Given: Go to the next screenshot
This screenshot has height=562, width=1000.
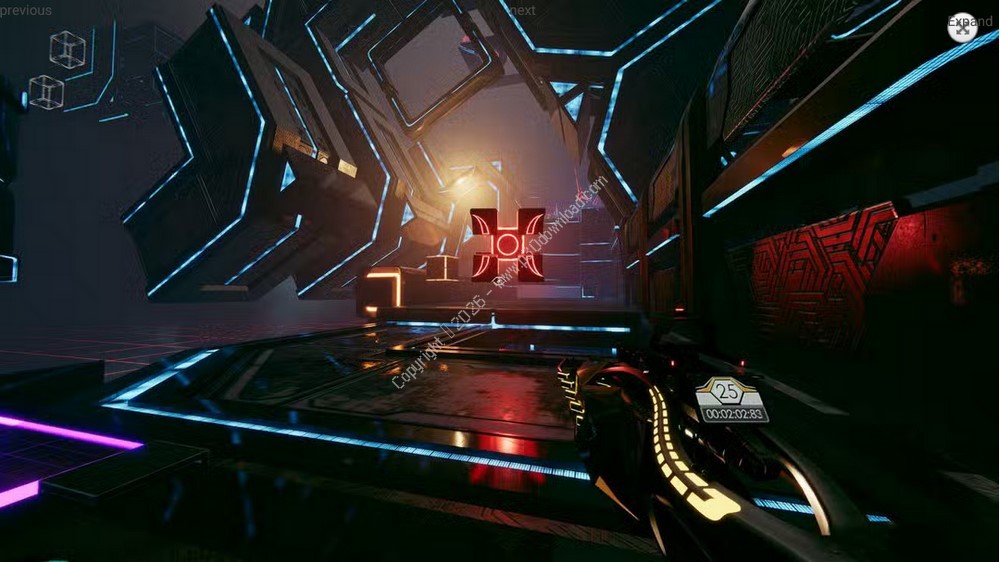Looking at the screenshot, I should [x=521, y=10].
